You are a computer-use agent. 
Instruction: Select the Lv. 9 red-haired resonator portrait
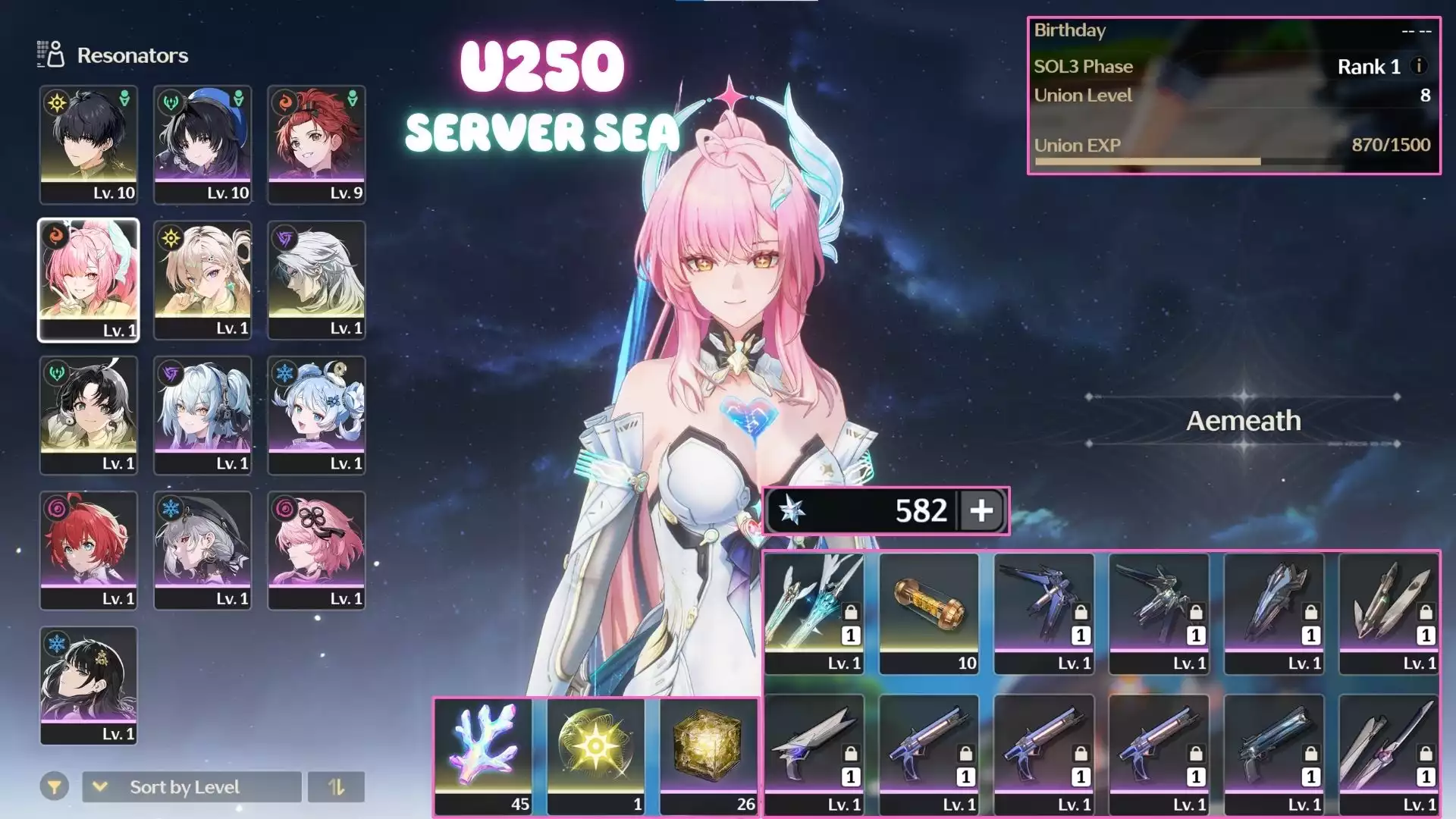(316, 144)
